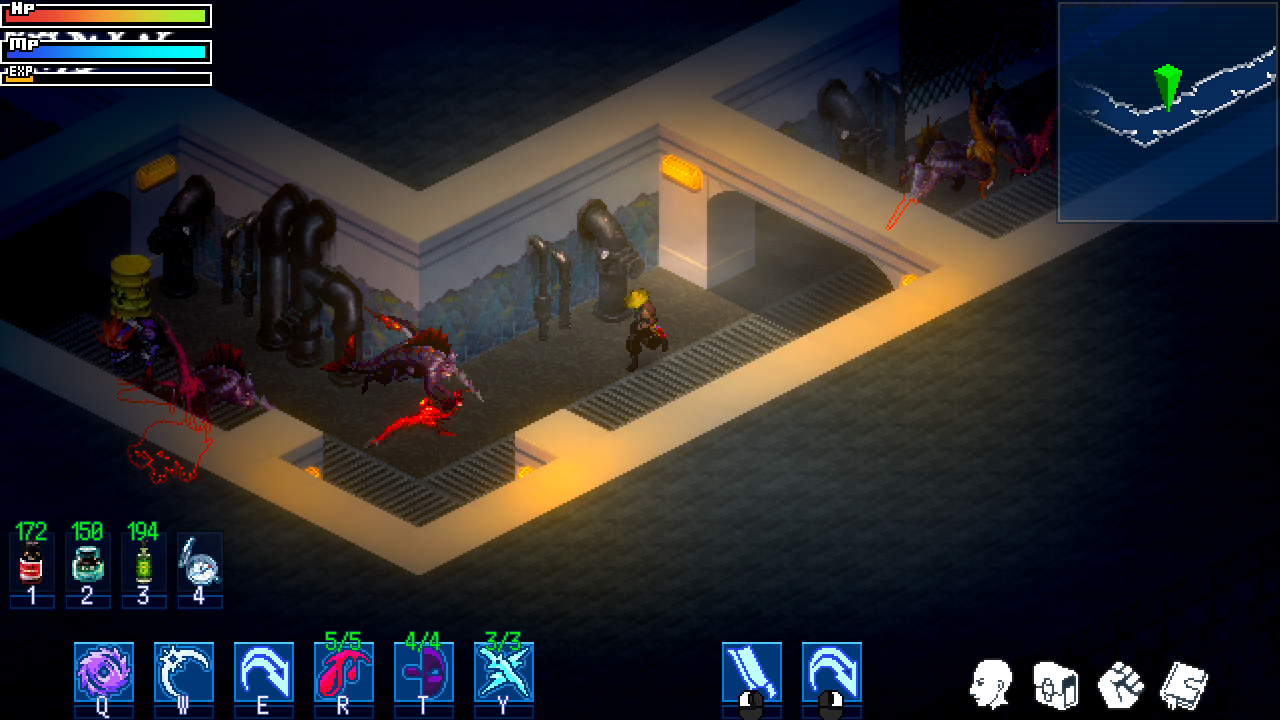Activate the cyan spark skill with 3/3 charges
This screenshot has width=1280, height=720.
(503, 671)
